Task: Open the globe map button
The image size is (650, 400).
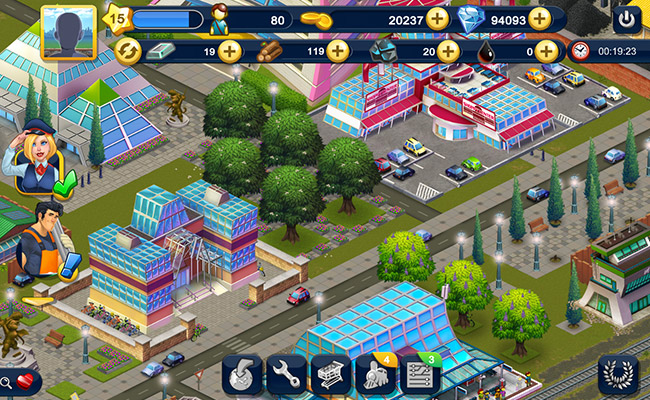Action: point(242,376)
